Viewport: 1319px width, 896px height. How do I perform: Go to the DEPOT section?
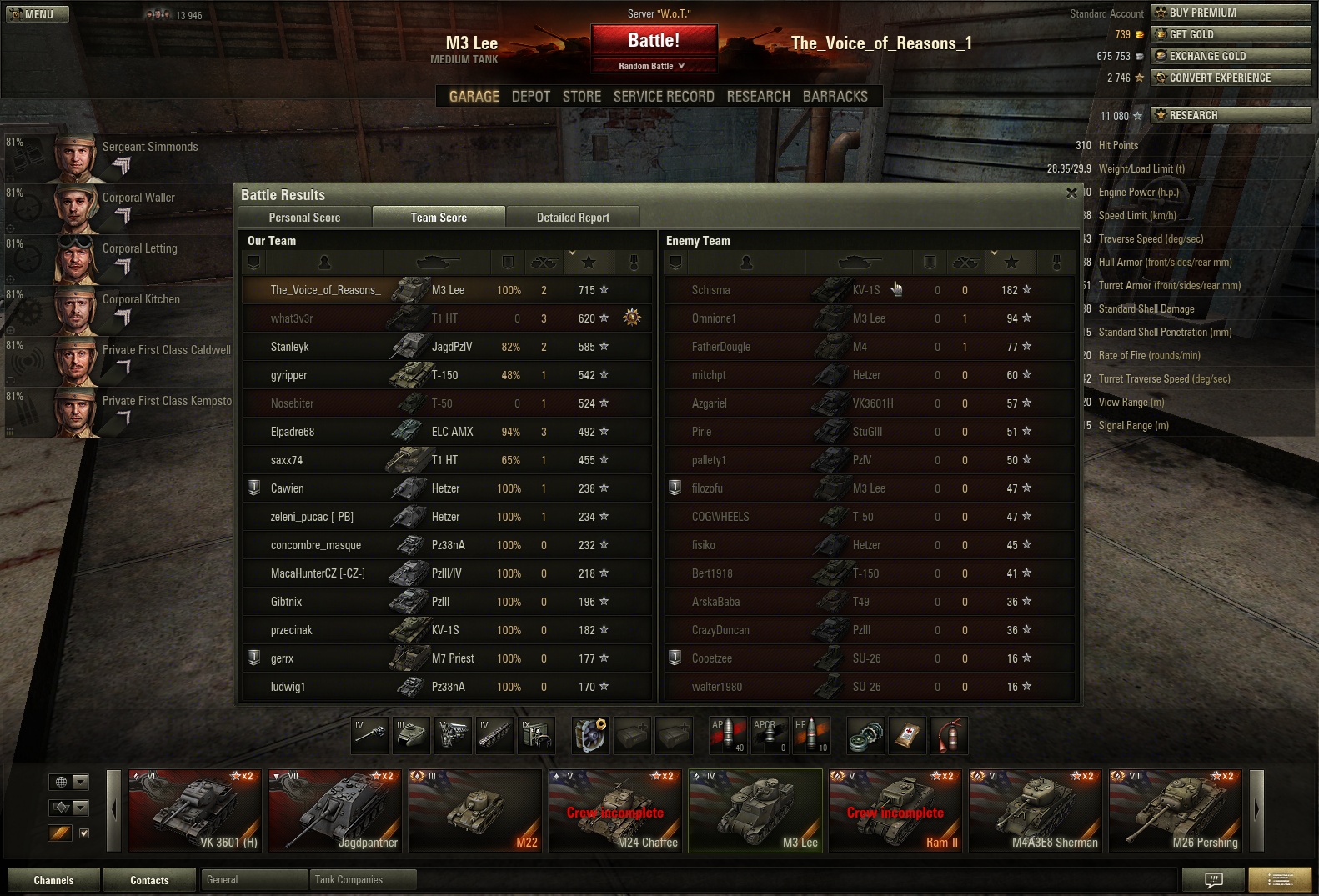pyautogui.click(x=530, y=97)
